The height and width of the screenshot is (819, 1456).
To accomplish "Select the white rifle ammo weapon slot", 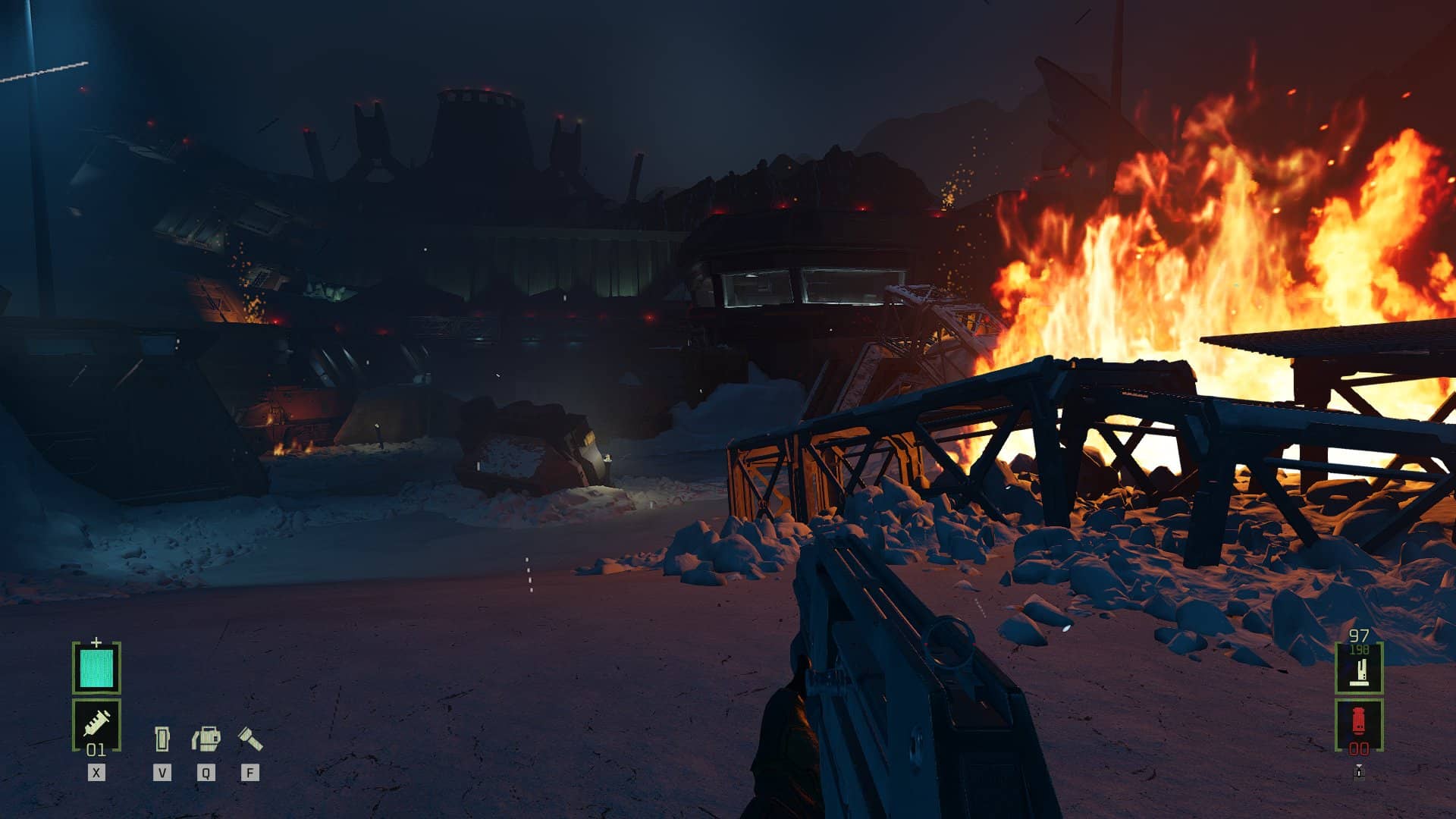I will [1358, 670].
